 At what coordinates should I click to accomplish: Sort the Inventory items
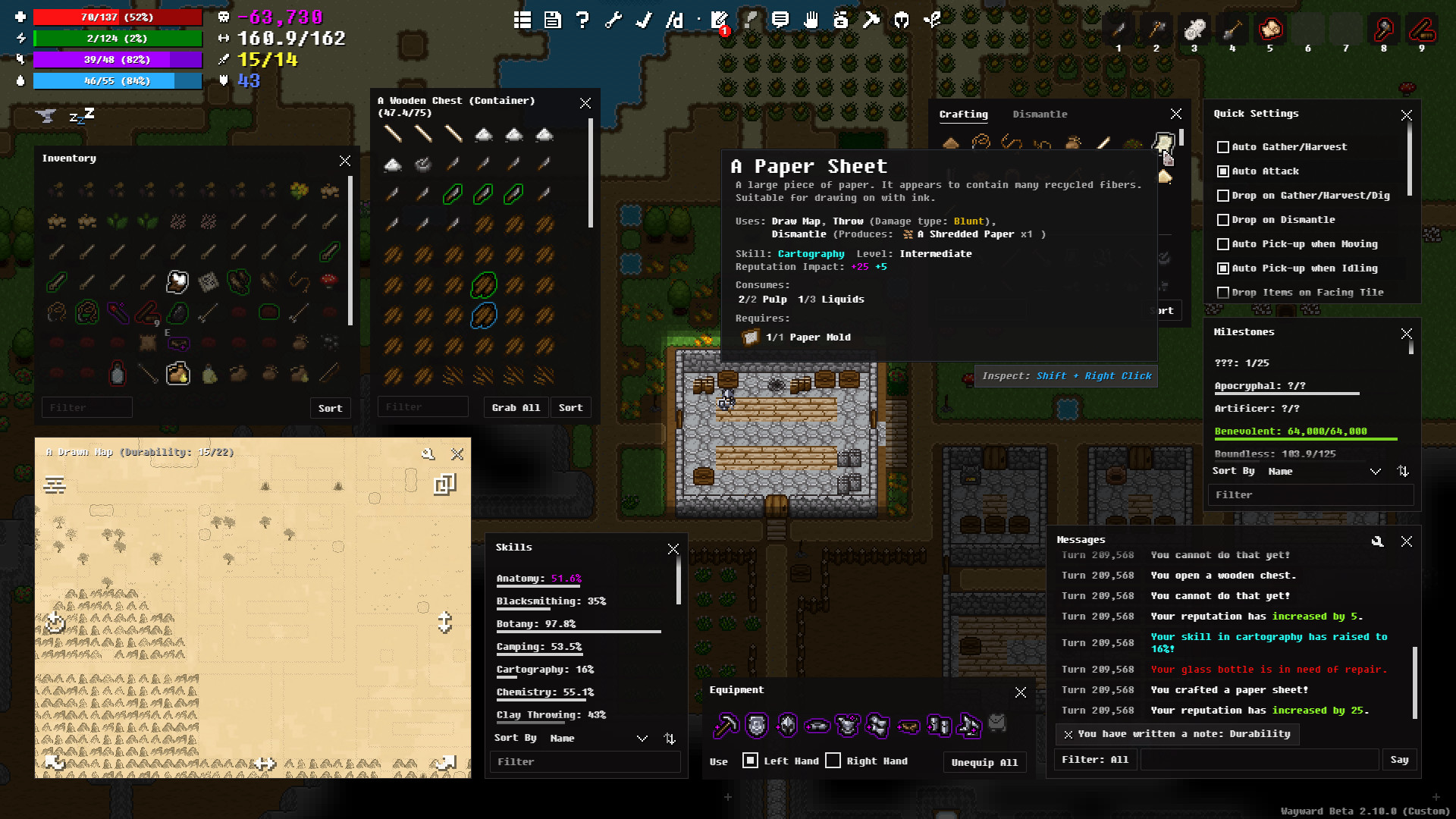pos(330,408)
